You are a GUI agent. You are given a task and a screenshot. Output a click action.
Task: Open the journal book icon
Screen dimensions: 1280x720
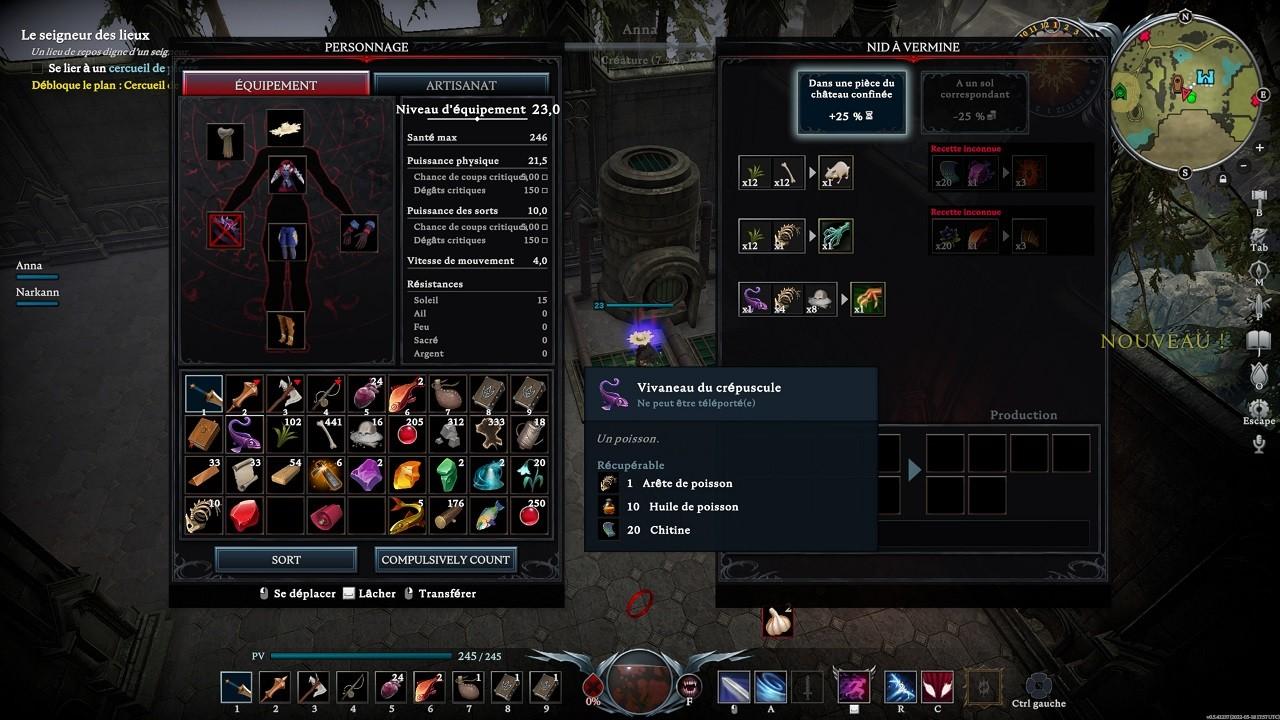pos(1259,340)
